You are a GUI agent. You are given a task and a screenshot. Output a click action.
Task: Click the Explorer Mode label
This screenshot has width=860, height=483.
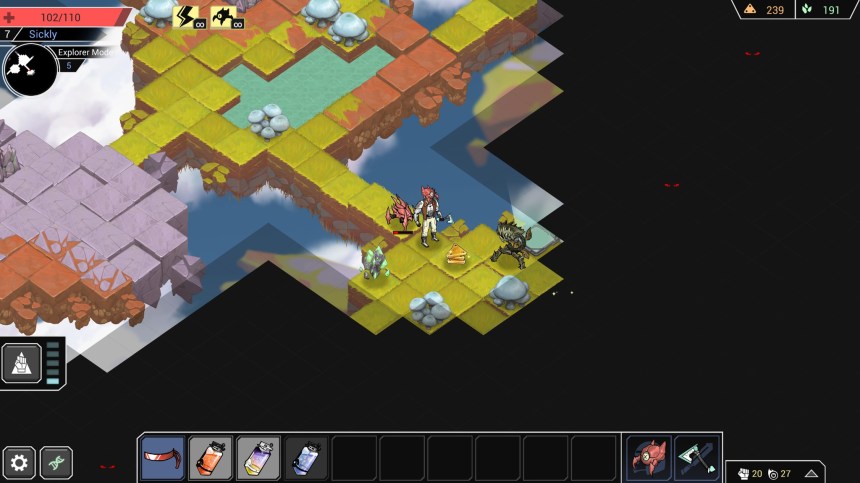coord(84,52)
